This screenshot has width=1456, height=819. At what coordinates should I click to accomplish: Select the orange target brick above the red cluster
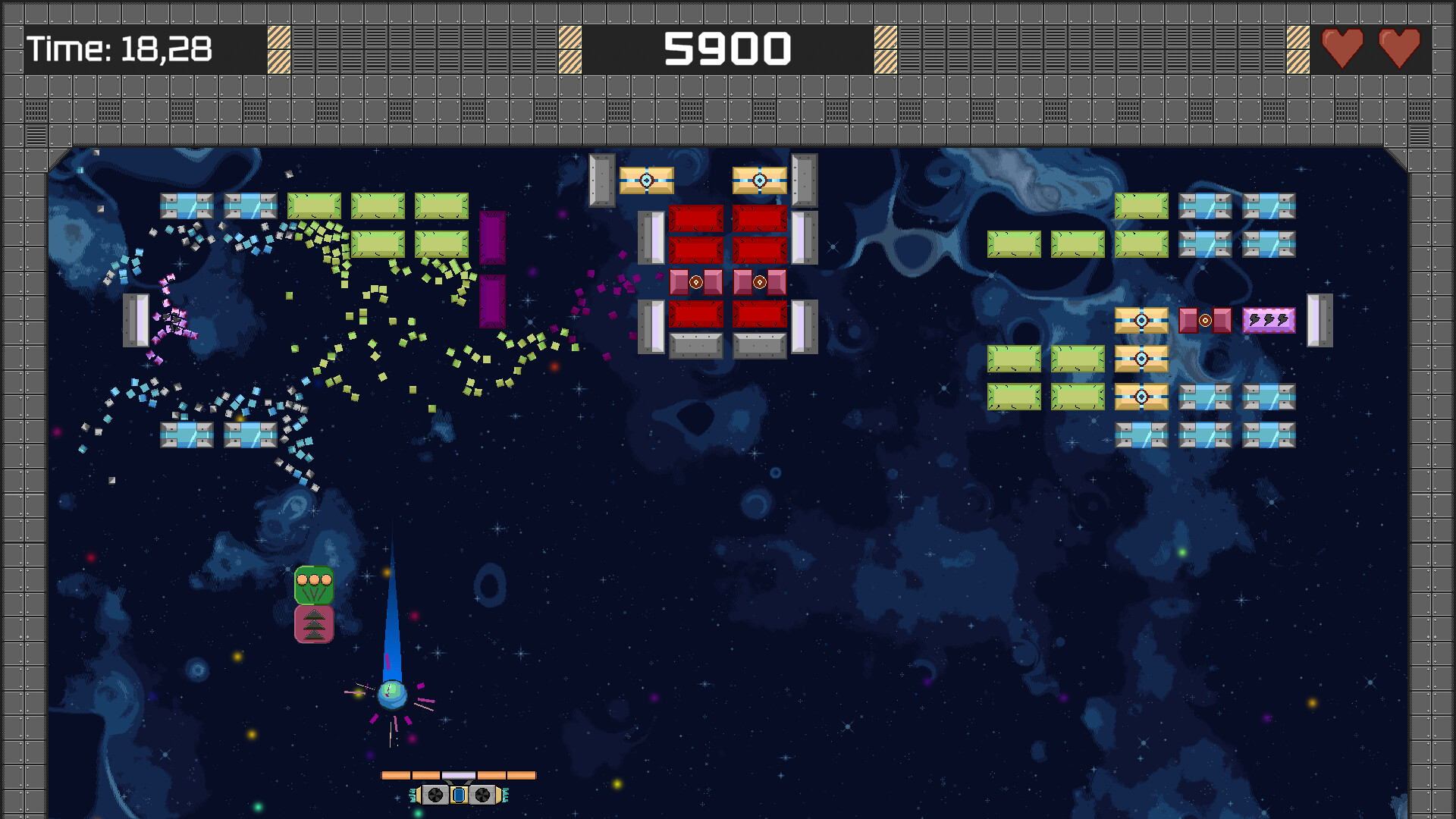click(x=646, y=180)
